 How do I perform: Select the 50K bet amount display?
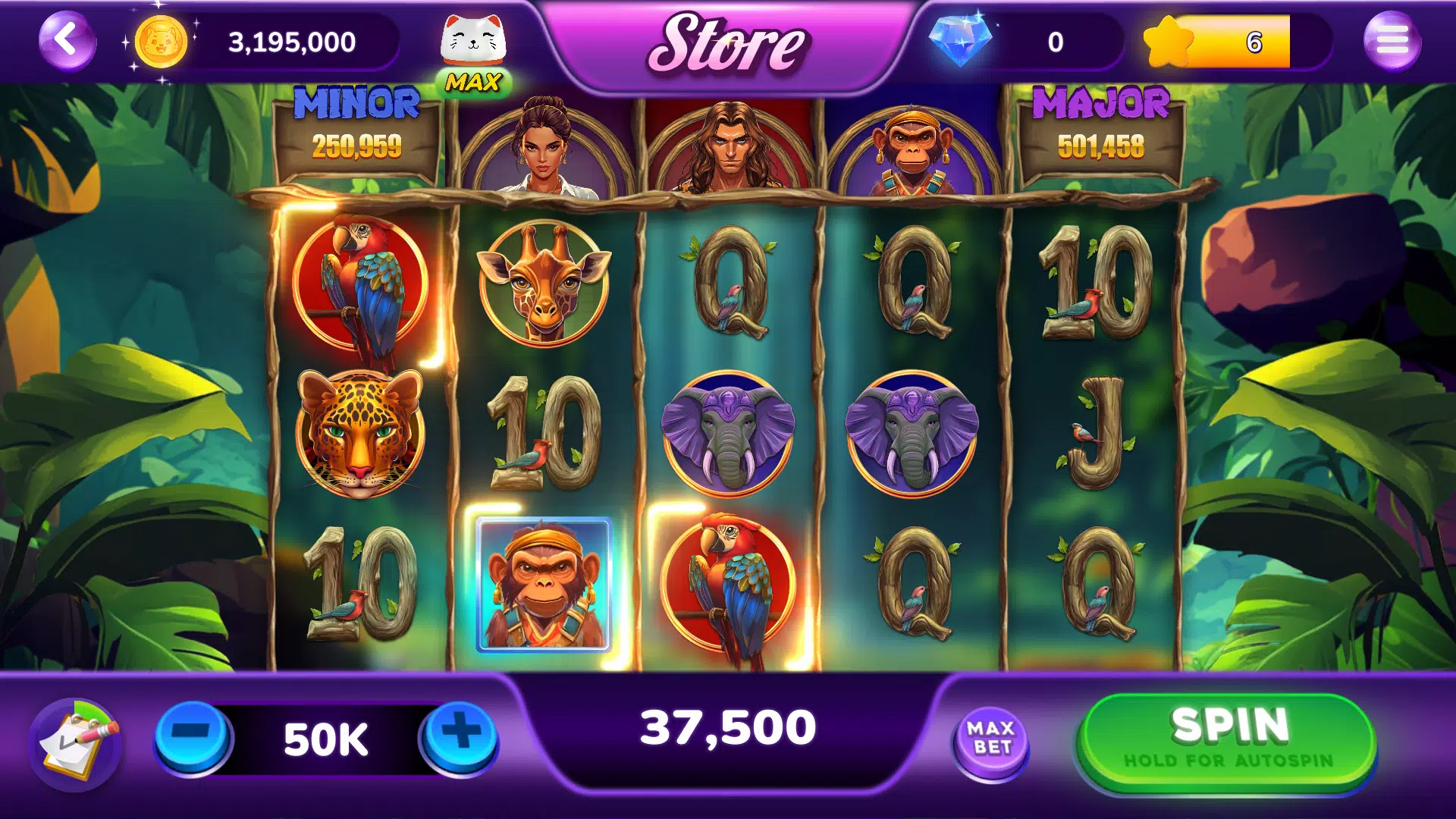(x=325, y=737)
